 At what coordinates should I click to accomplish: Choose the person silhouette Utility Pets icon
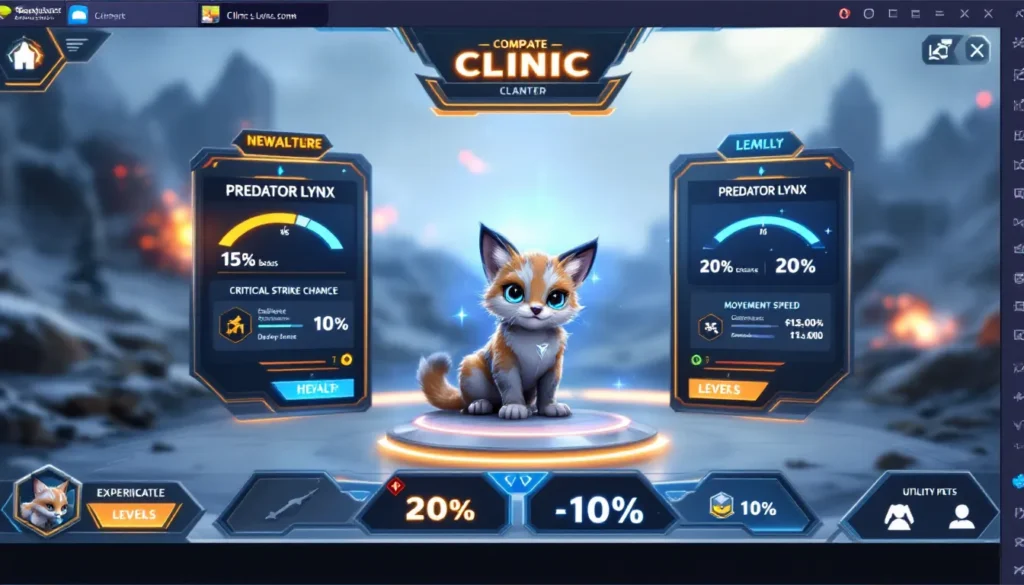point(961,516)
